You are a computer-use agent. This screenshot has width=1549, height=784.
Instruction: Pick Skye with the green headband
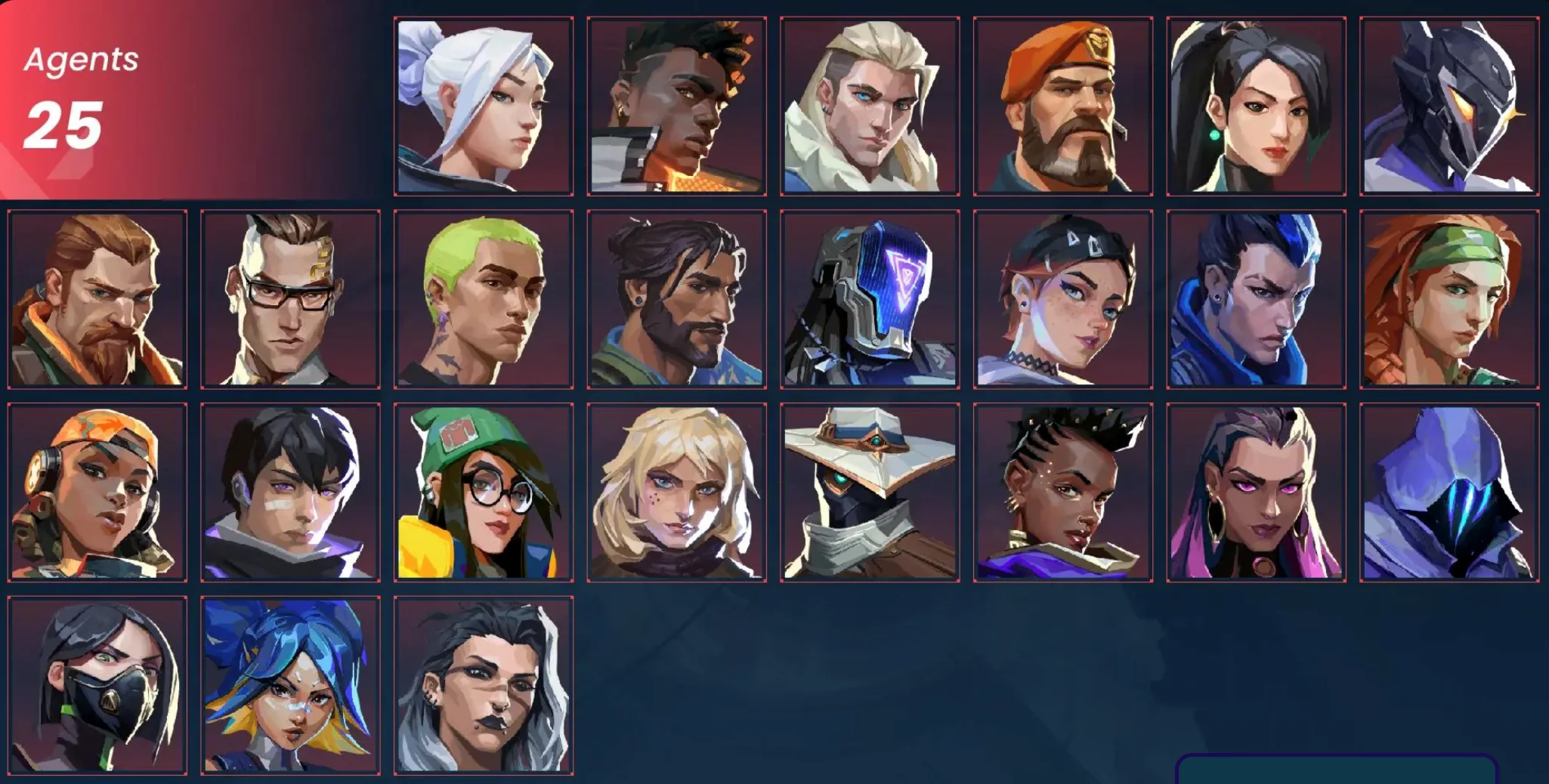point(1449,300)
